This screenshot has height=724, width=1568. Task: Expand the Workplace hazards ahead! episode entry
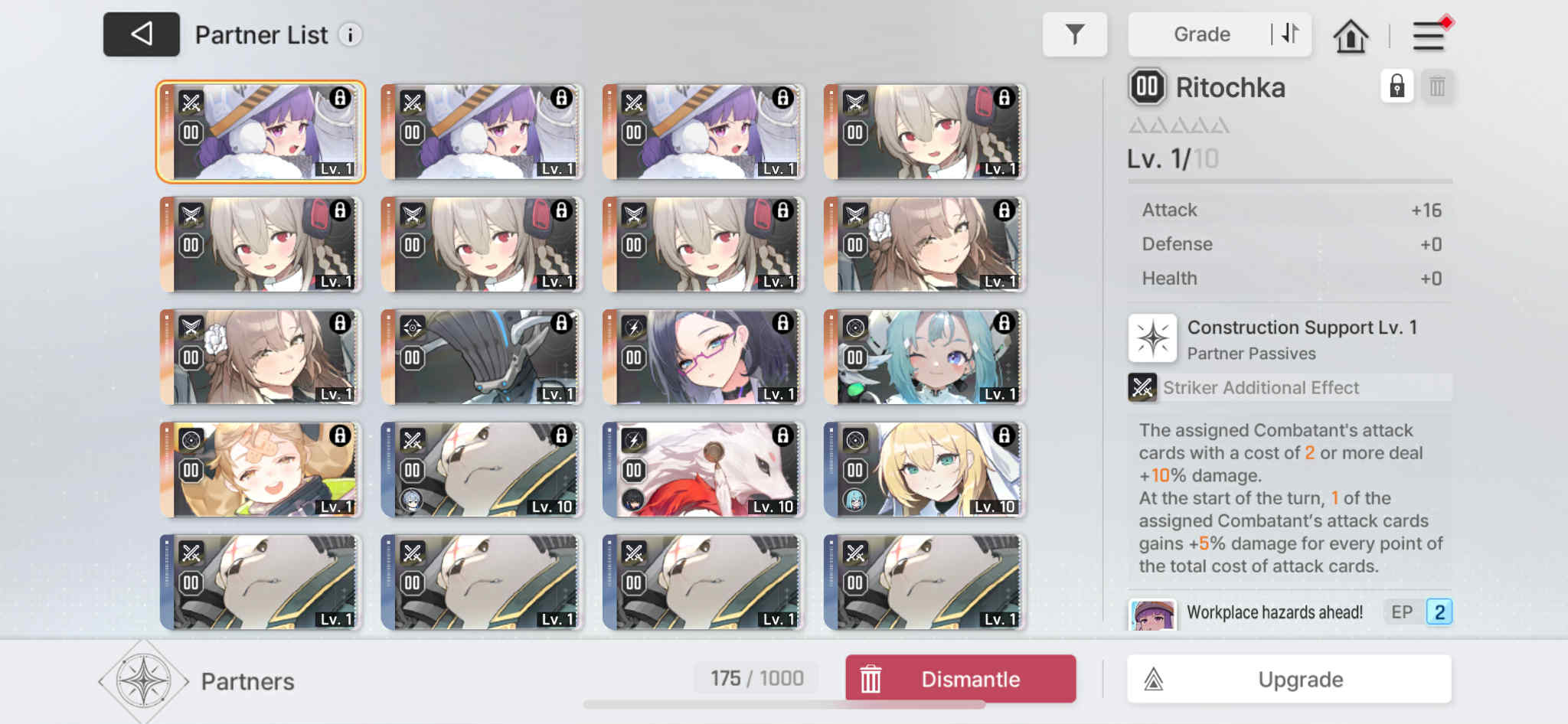(1274, 611)
